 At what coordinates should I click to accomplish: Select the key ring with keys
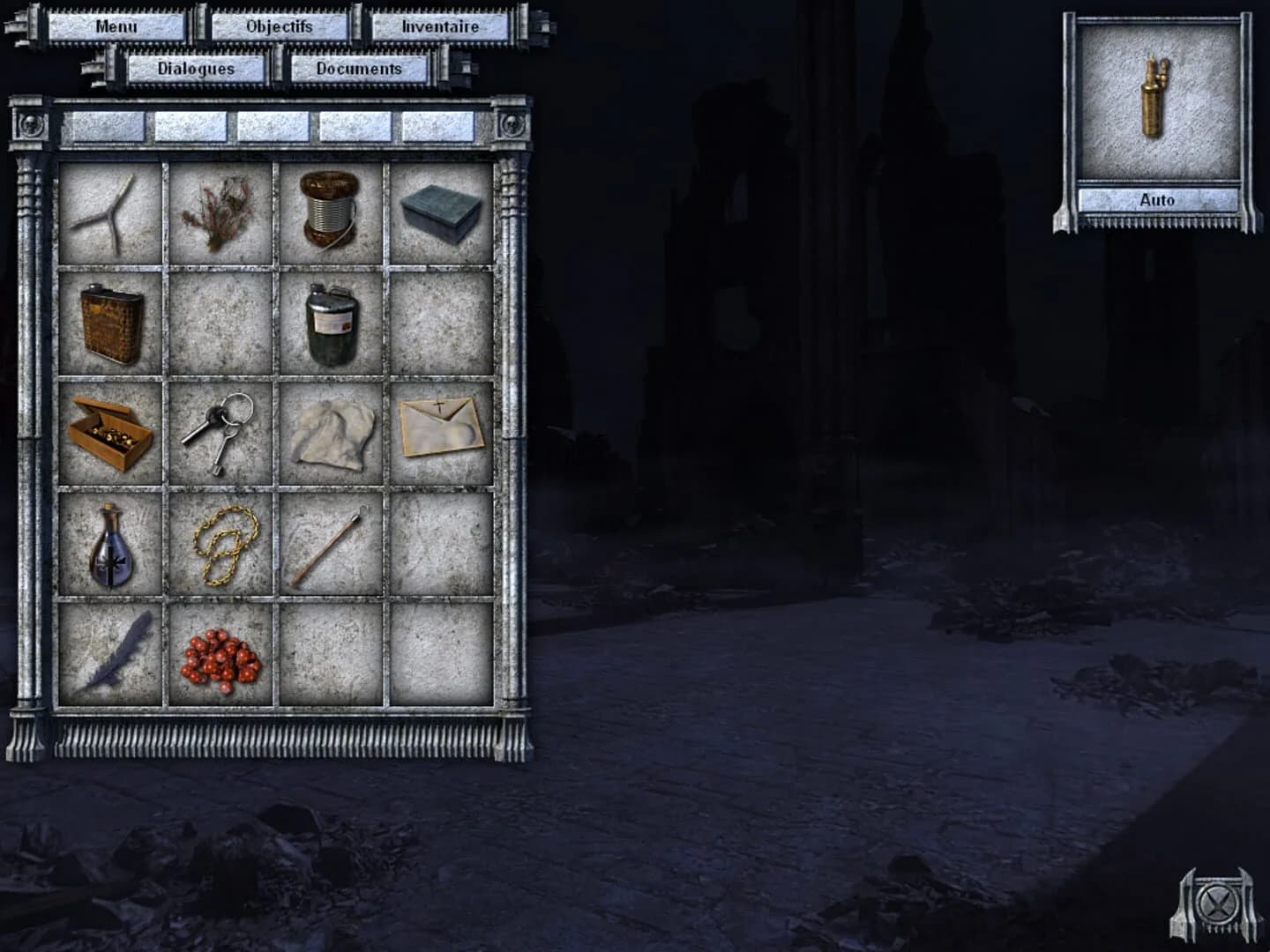(219, 432)
